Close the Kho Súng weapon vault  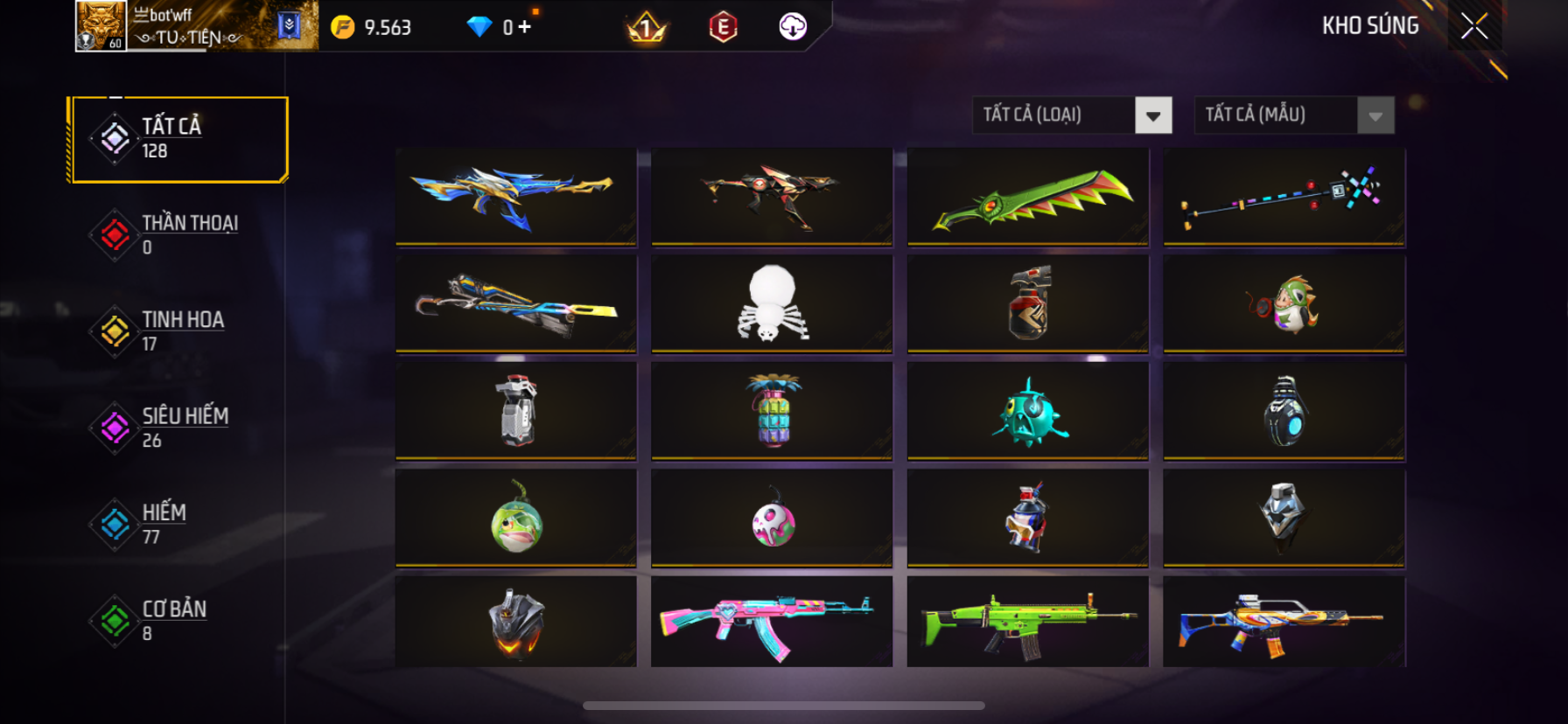click(x=1474, y=27)
